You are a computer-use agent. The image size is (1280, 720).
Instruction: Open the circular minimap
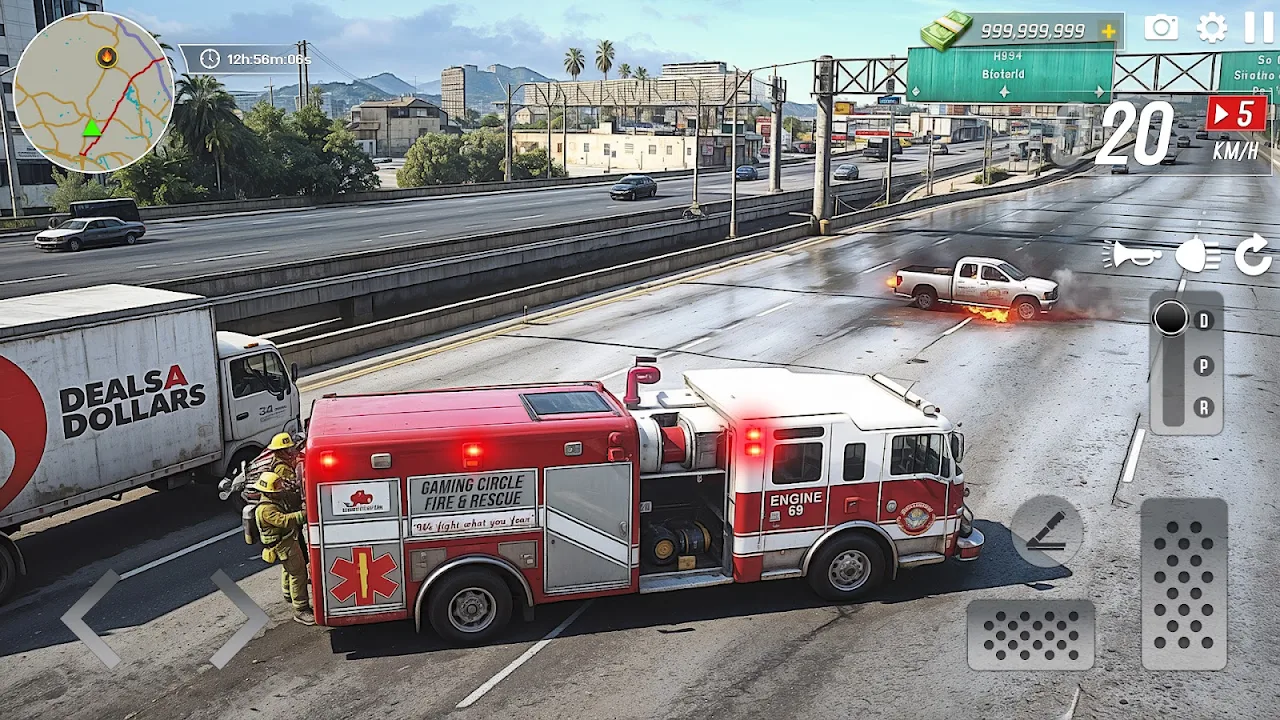tap(93, 92)
